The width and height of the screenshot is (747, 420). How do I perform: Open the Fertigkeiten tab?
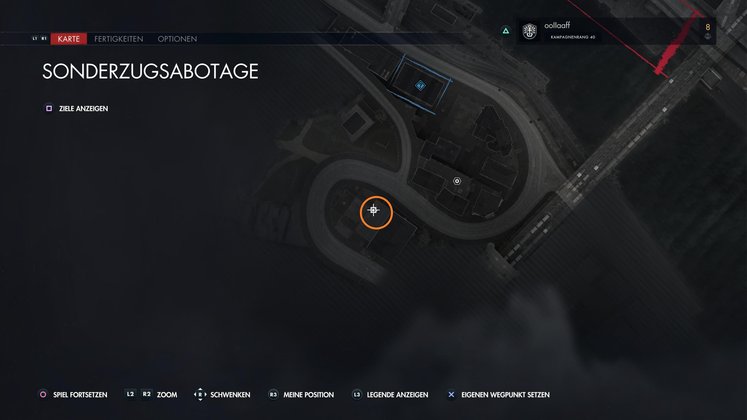click(119, 39)
